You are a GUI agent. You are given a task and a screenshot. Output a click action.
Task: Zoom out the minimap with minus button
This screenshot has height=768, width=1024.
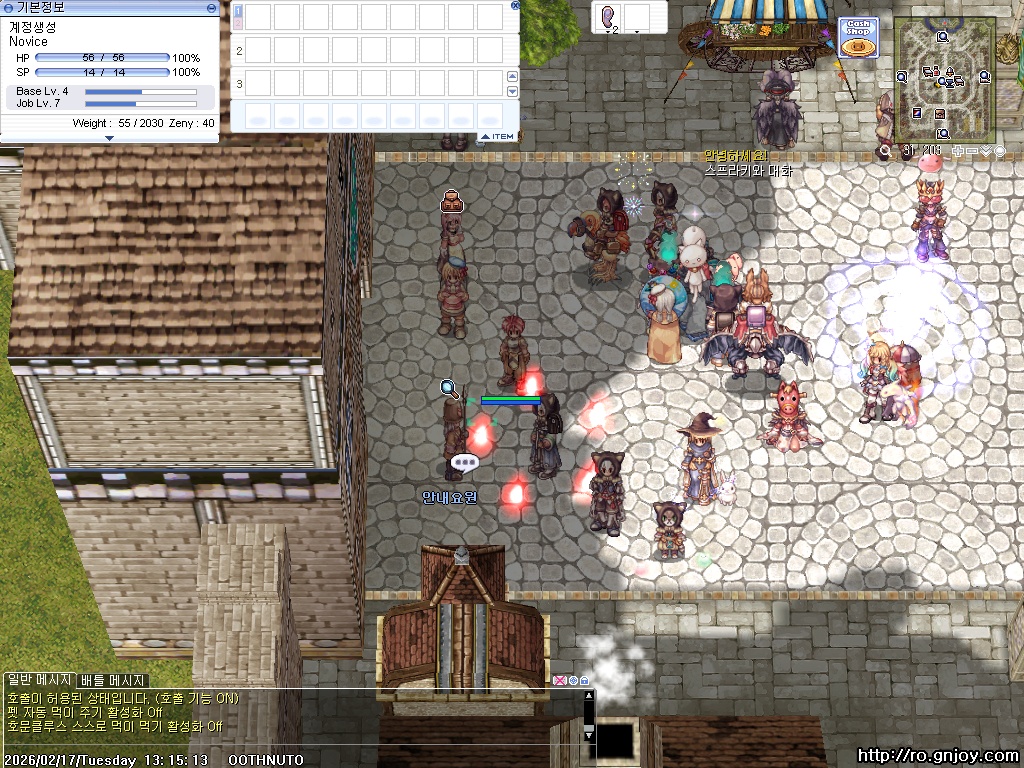[972, 151]
